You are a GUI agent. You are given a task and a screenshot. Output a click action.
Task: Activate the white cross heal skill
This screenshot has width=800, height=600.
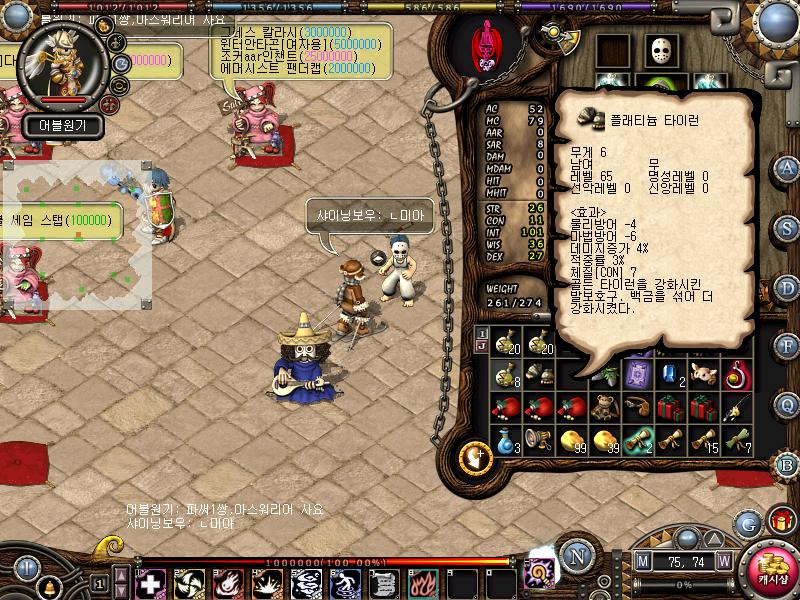click(x=150, y=583)
